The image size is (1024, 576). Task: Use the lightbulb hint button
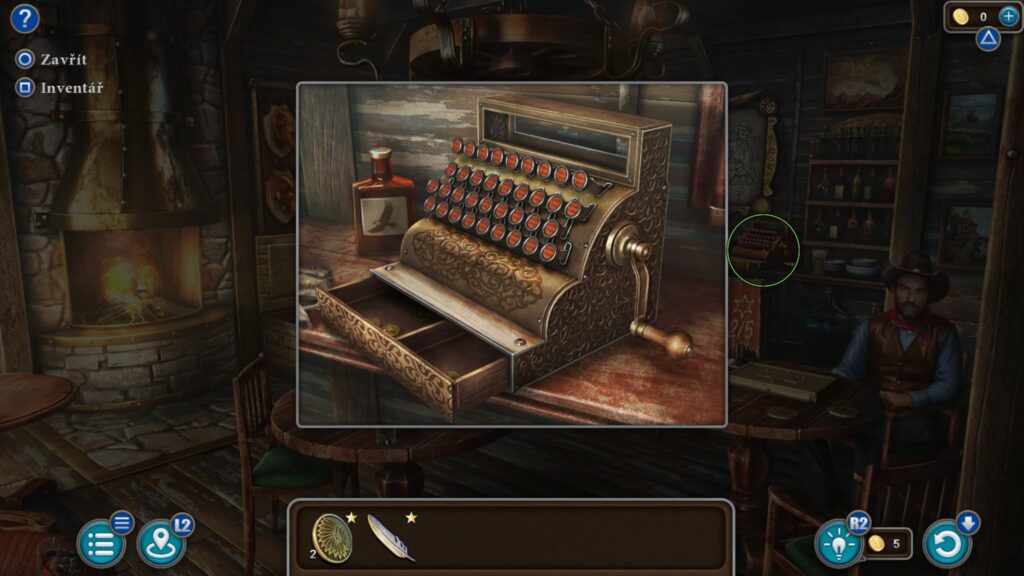[838, 545]
